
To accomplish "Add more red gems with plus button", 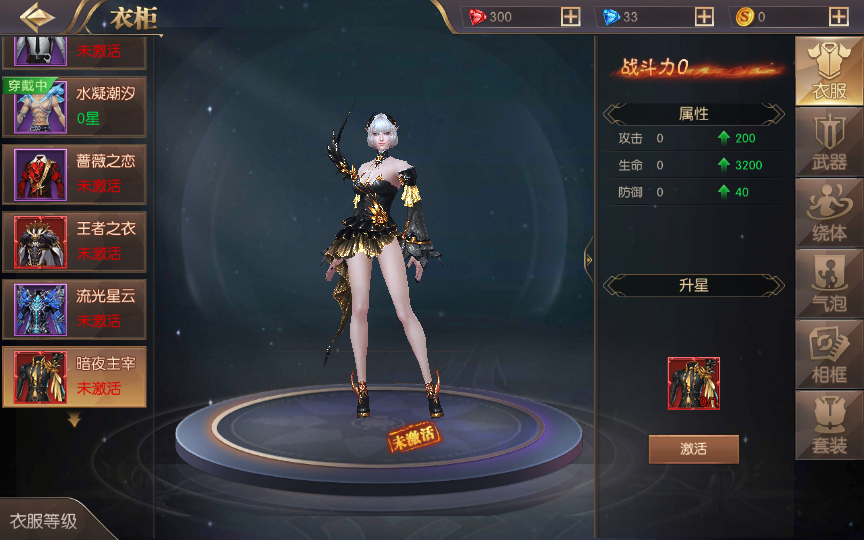I will (x=570, y=17).
